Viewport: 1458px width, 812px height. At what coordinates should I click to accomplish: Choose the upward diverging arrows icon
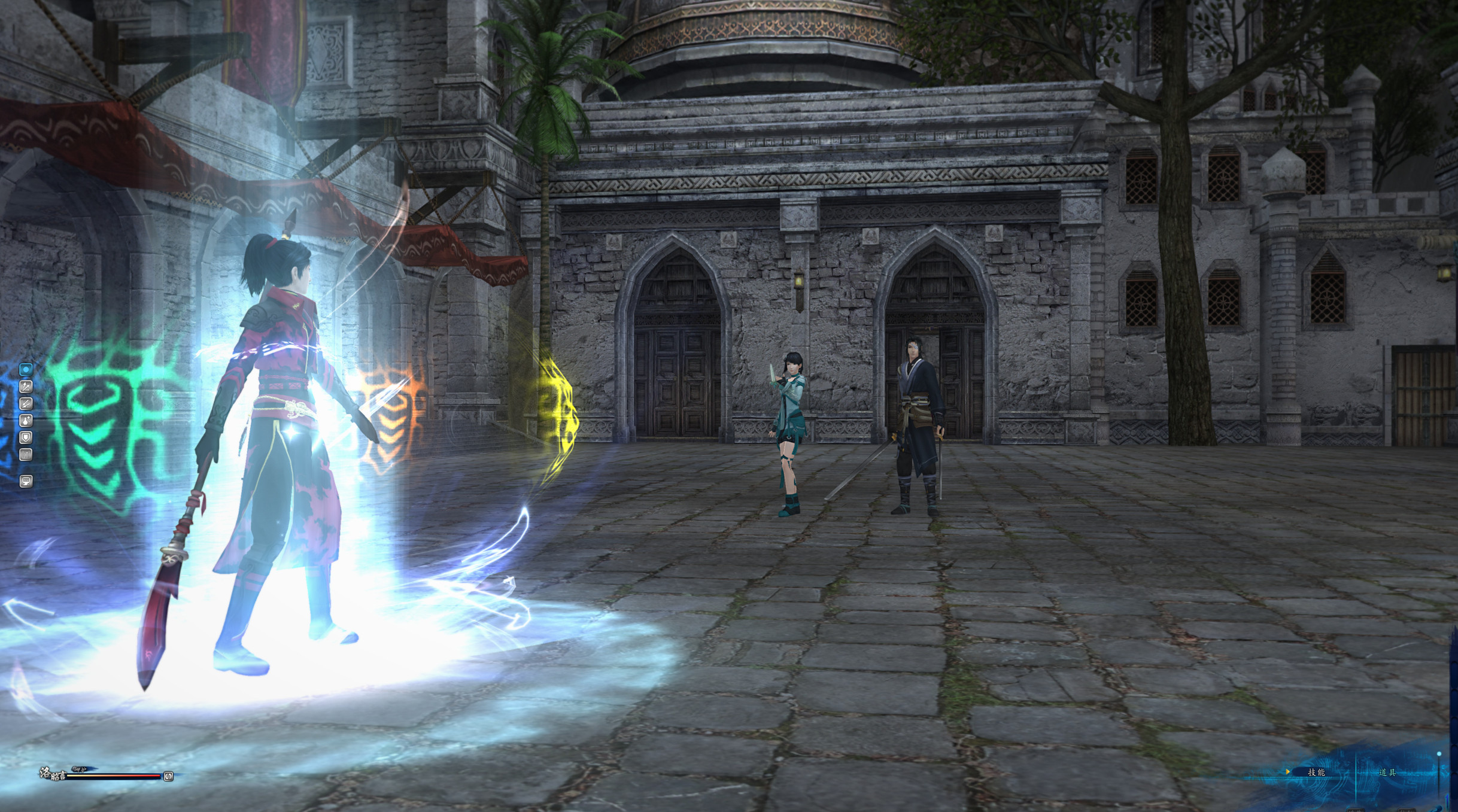[x=26, y=387]
